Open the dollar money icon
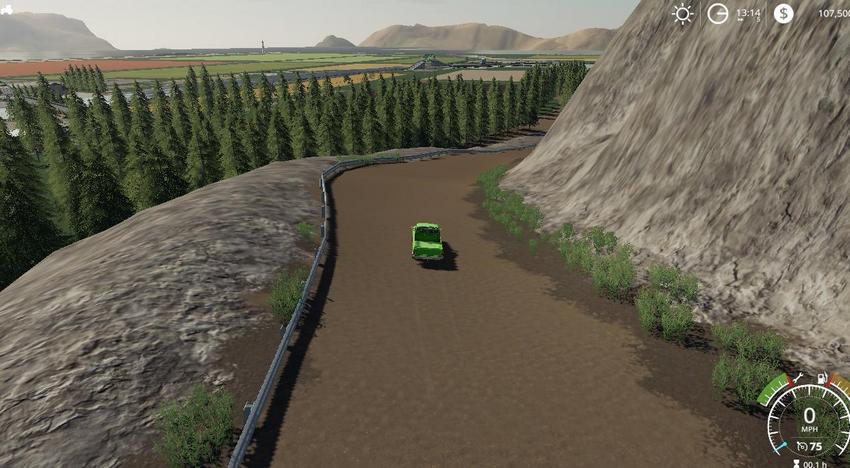This screenshot has height=468, width=850. tap(783, 13)
